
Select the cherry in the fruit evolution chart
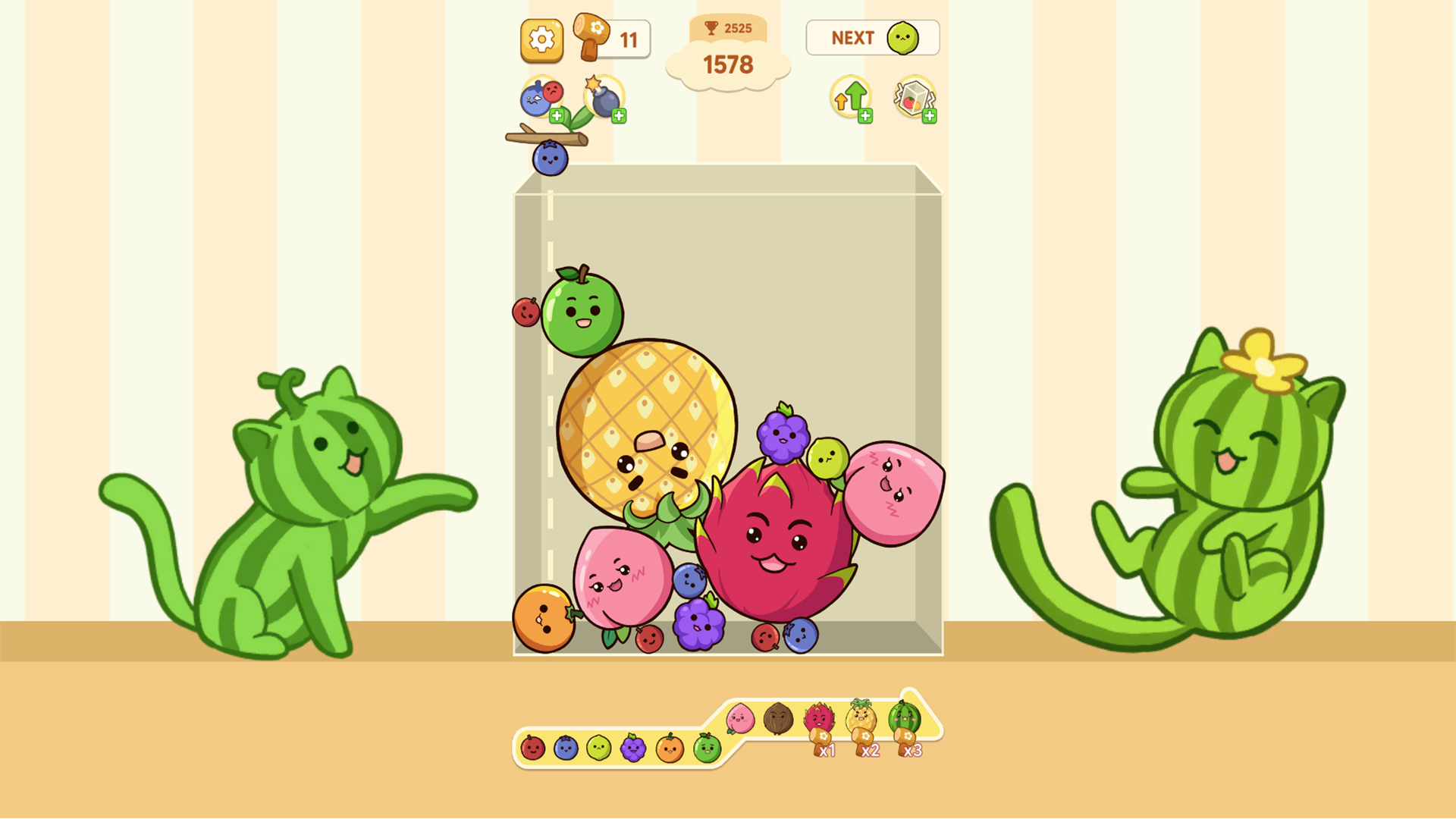[532, 748]
